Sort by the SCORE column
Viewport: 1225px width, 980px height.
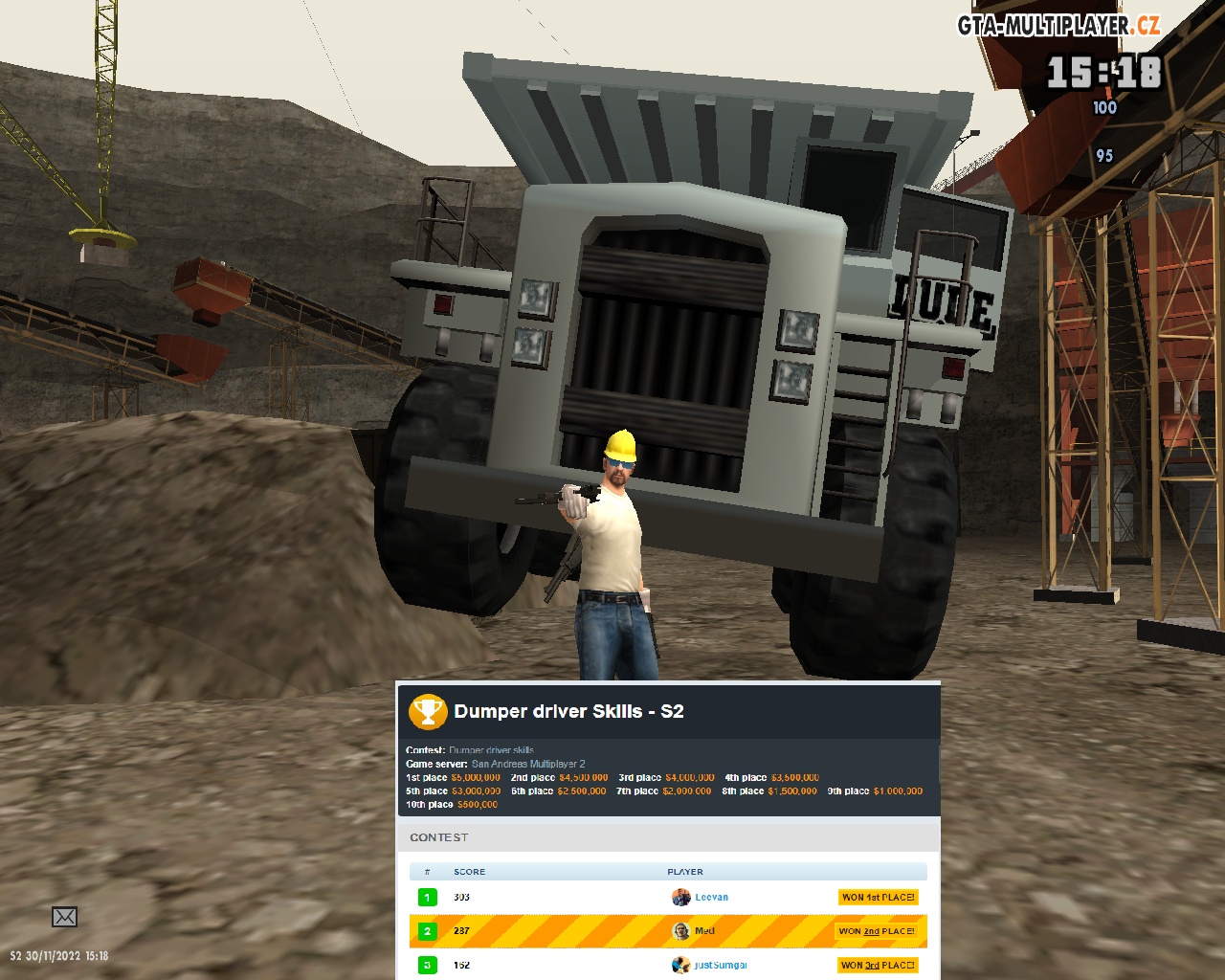469,872
